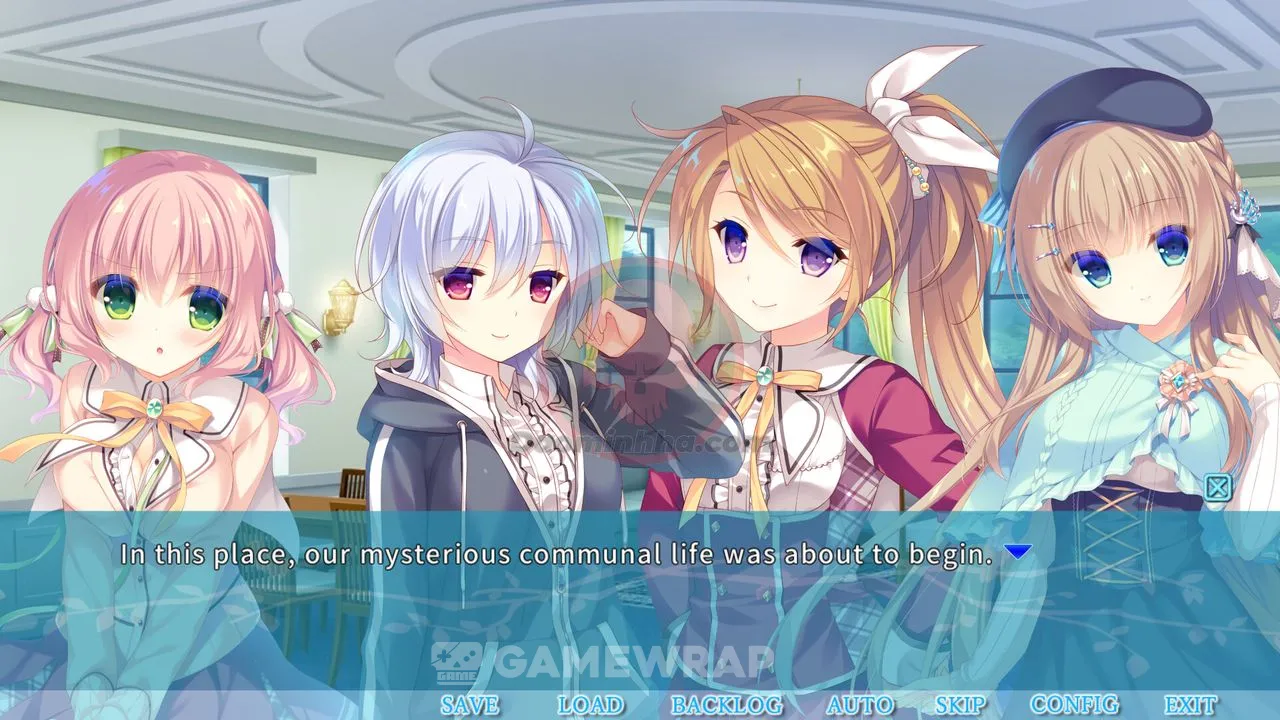Hide the dialogue box with the X icon
Image resolution: width=1280 pixels, height=720 pixels.
[1217, 487]
